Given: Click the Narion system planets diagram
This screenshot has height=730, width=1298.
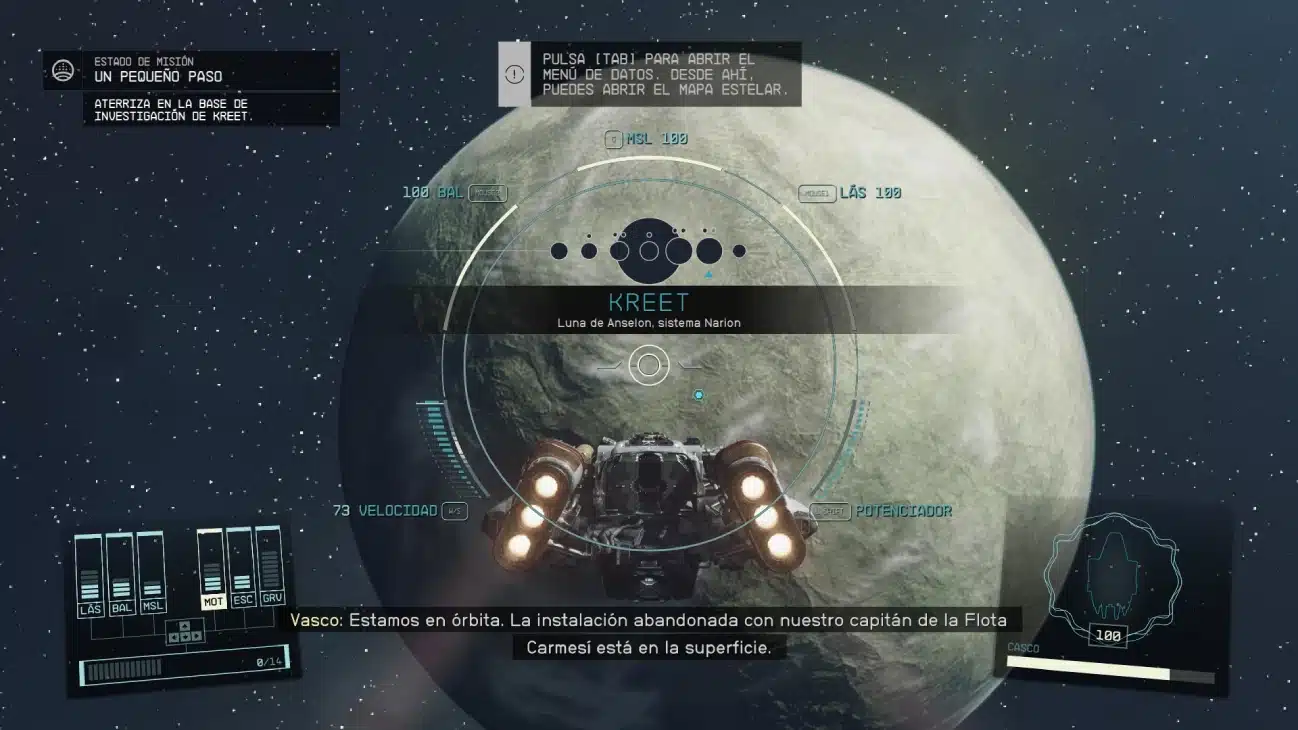Looking at the screenshot, I should pyautogui.click(x=649, y=250).
